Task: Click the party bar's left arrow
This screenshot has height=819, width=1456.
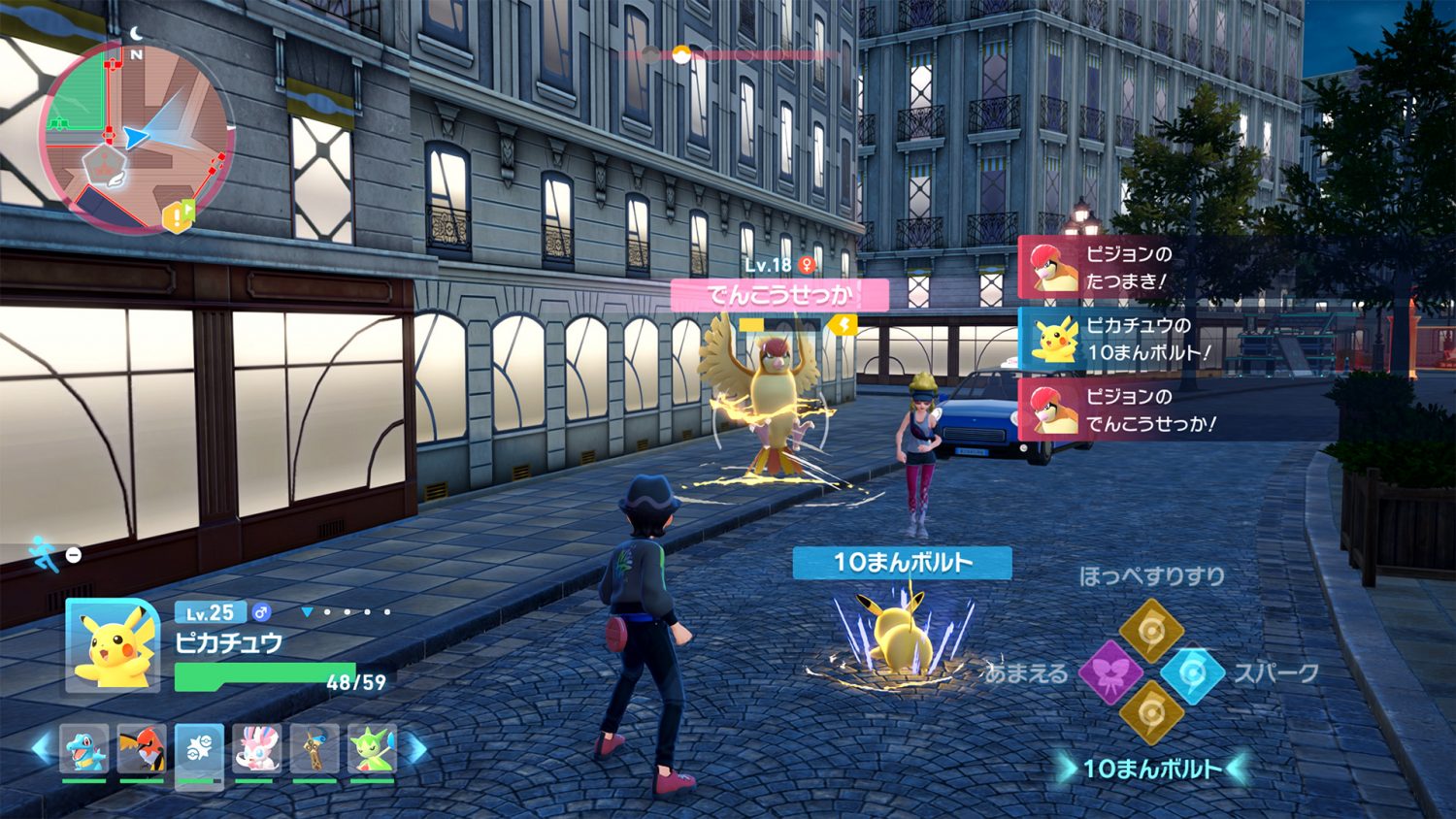Action: point(40,749)
